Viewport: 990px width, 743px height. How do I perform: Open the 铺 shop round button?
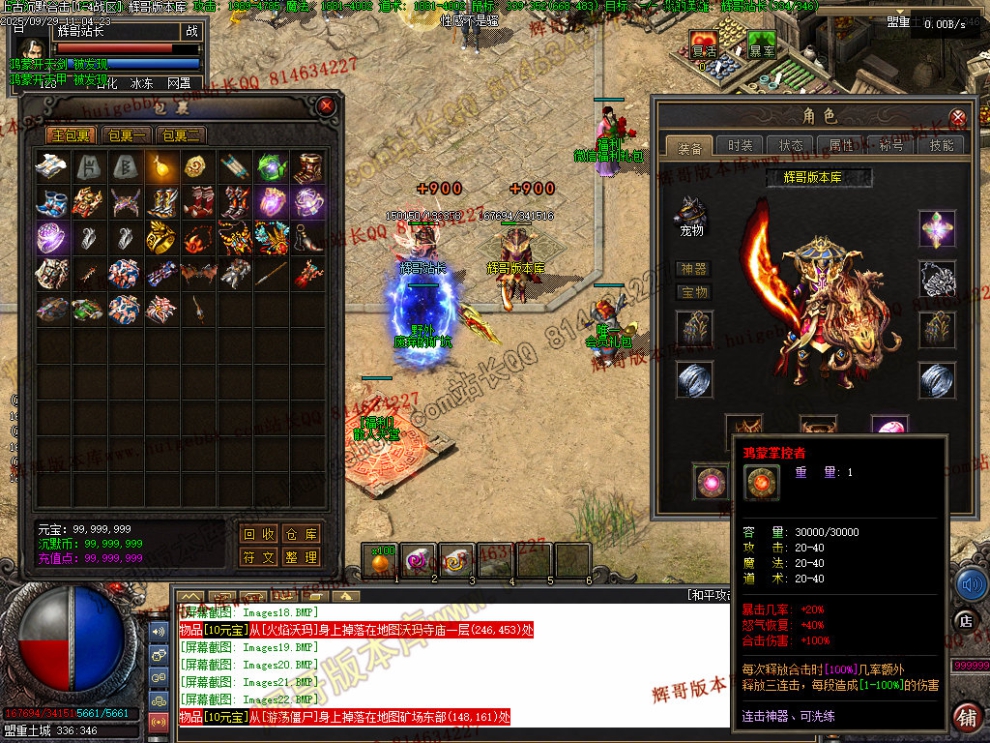point(966,716)
